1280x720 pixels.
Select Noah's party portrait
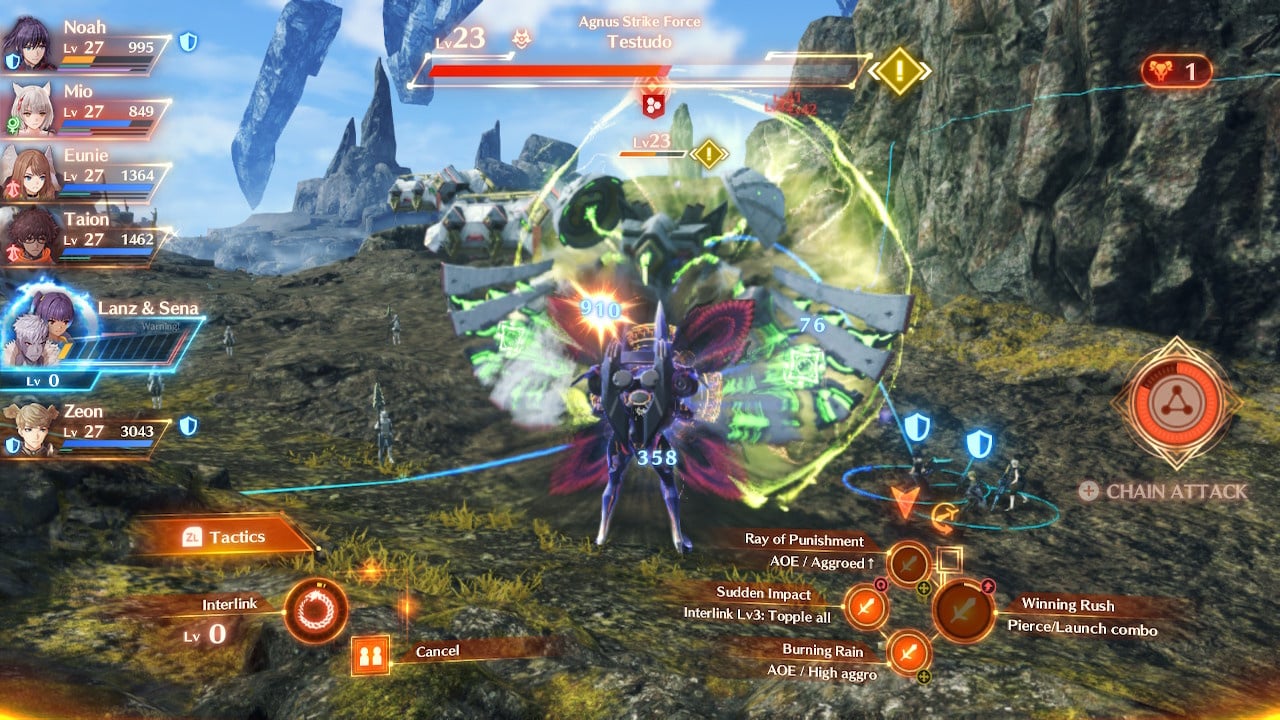pos(28,44)
